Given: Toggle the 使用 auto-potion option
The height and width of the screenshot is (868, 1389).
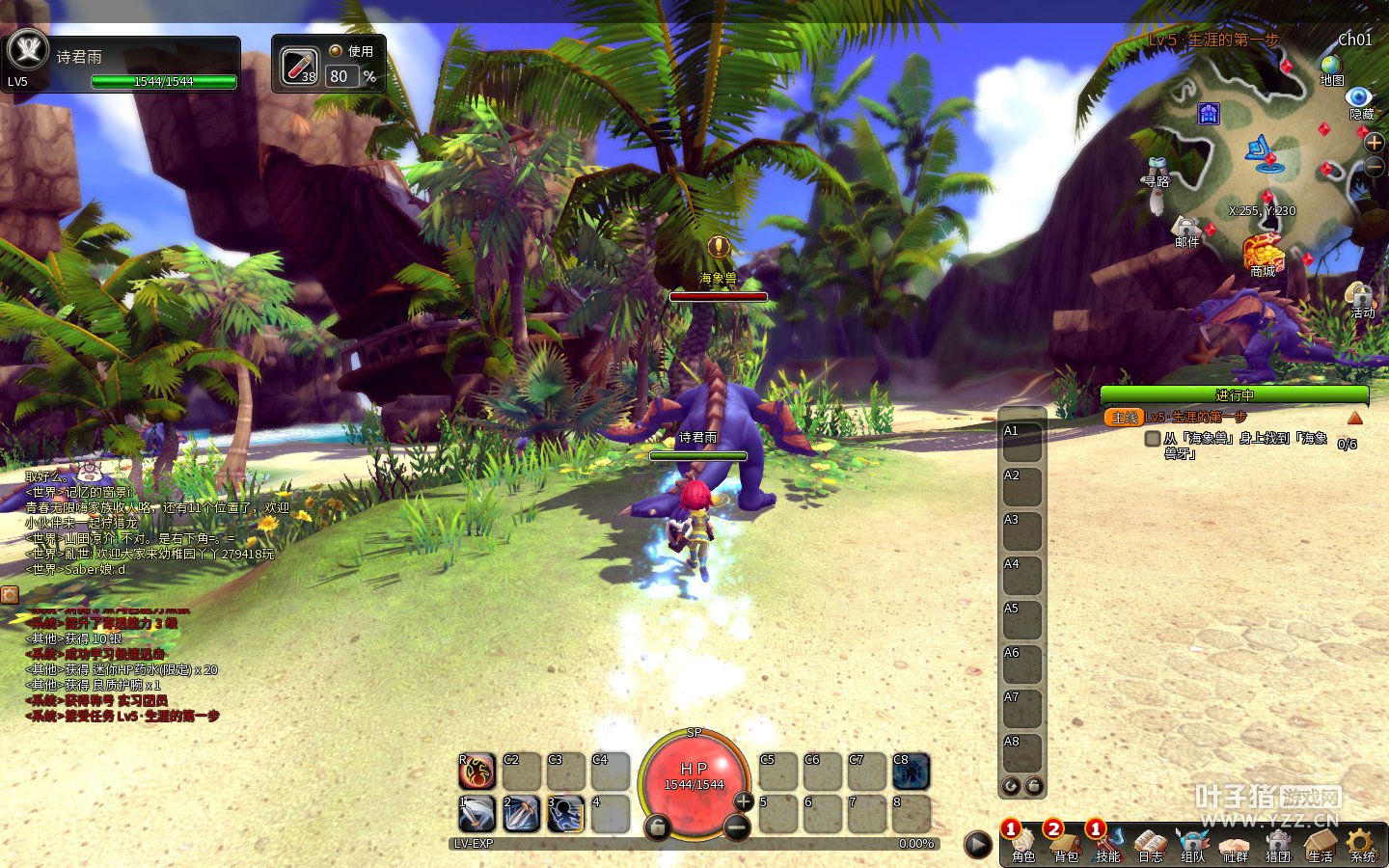Looking at the screenshot, I should tap(336, 51).
